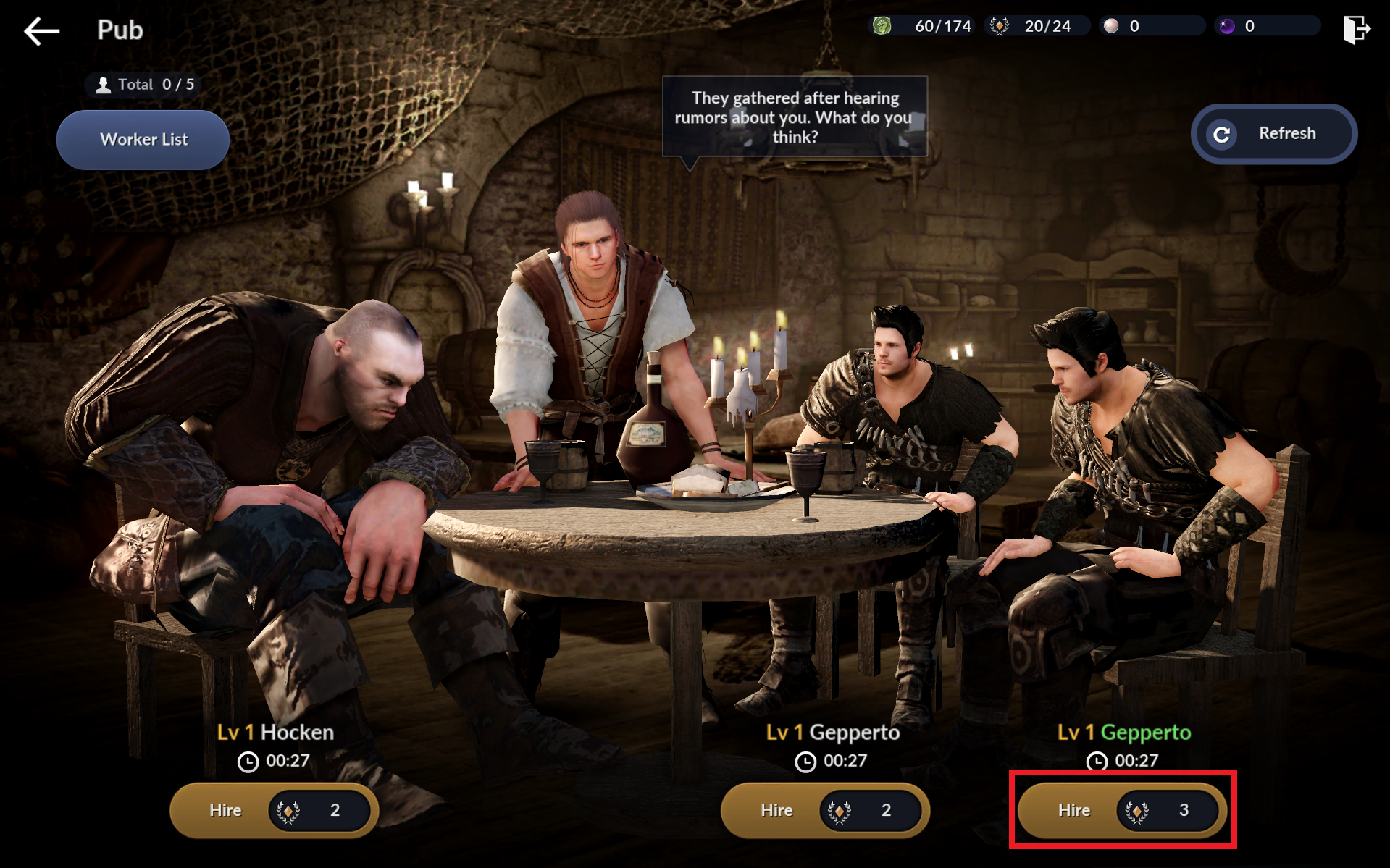Hire Lv 1 Hocken for 2
The height and width of the screenshot is (868, 1390).
(274, 810)
